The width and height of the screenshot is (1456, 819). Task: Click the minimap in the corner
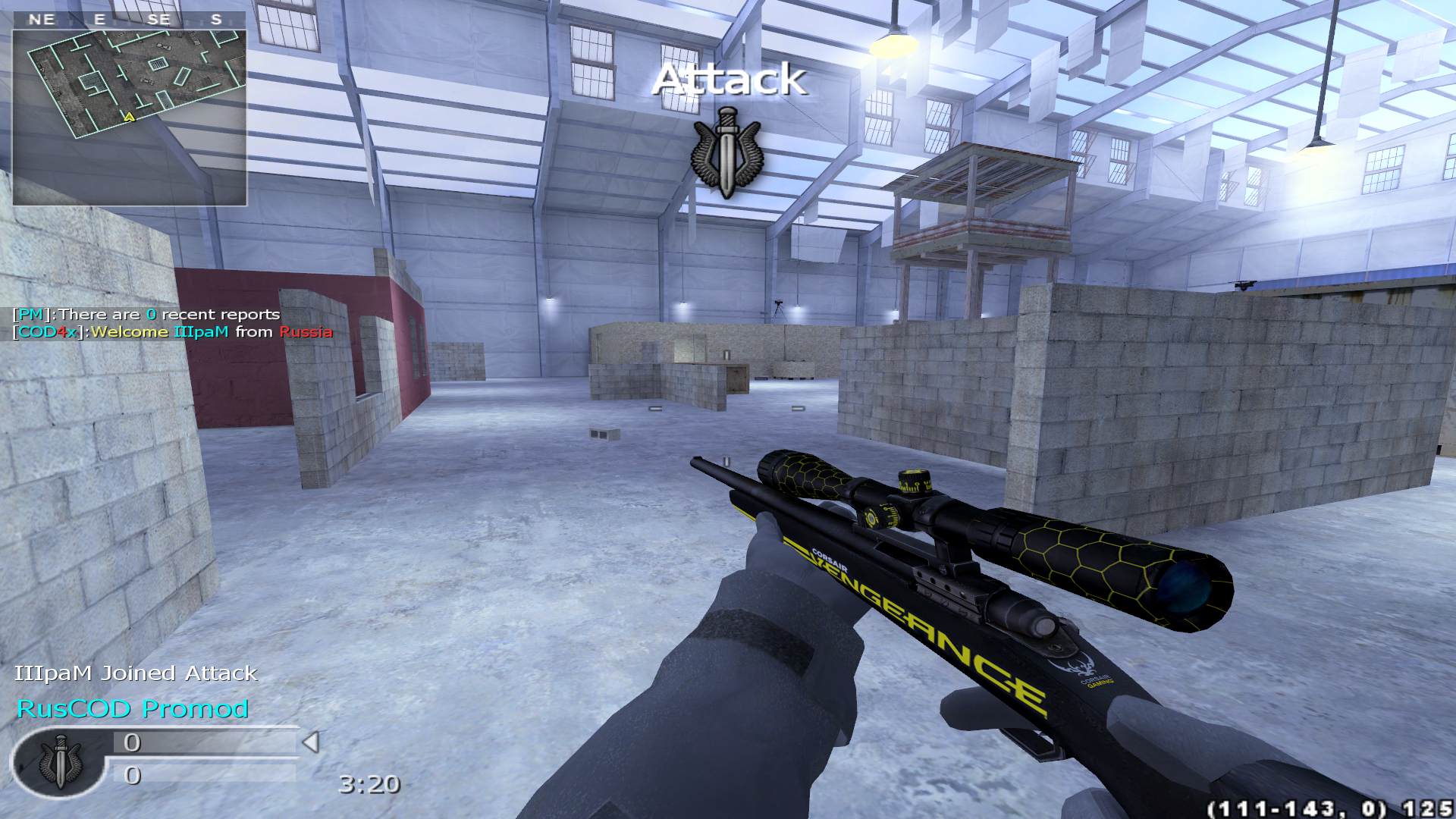(130, 118)
